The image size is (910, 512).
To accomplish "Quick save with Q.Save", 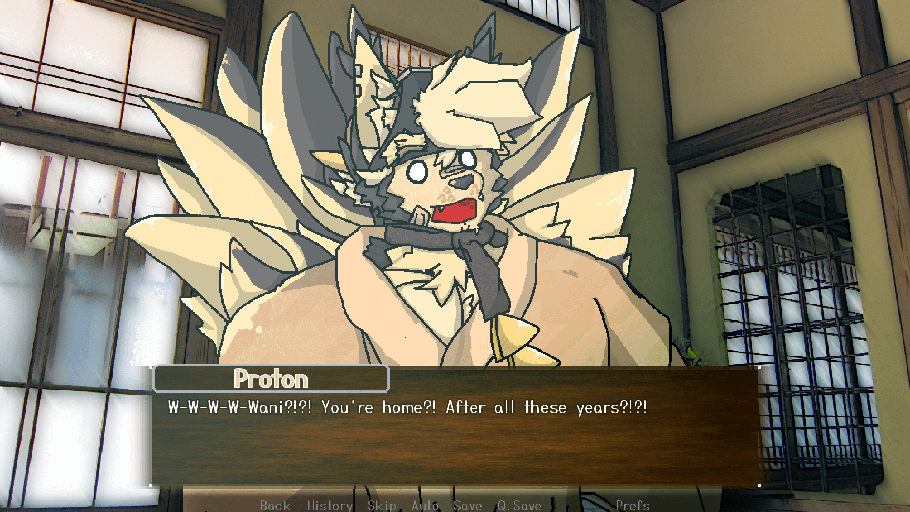I will pos(519,505).
